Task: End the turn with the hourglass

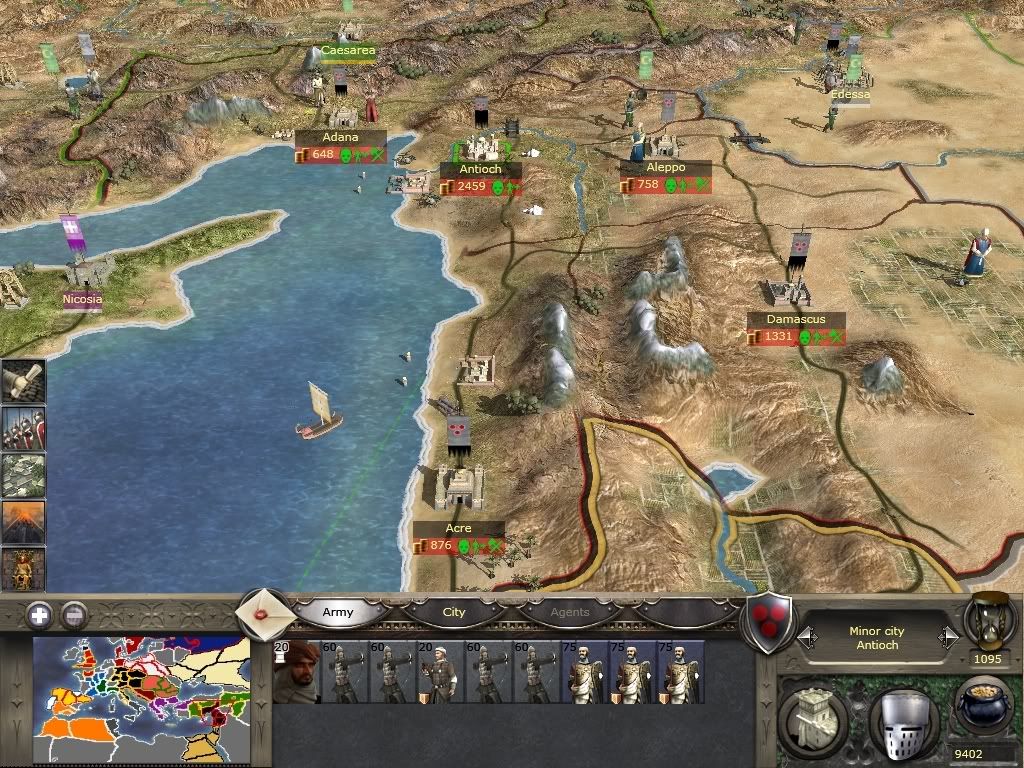Action: (x=990, y=618)
